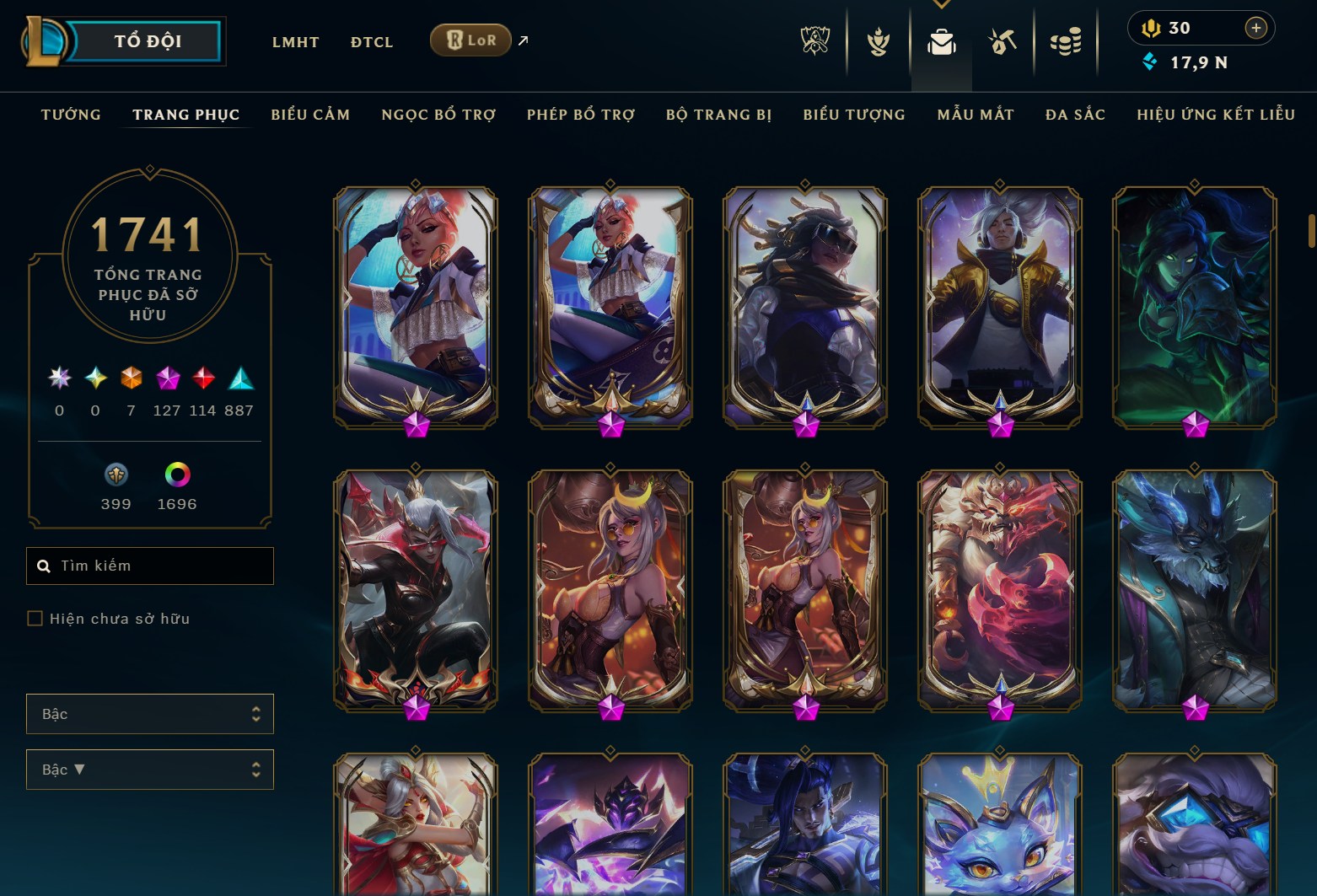The width and height of the screenshot is (1317, 896).
Task: Open the Clash trophy icon
Action: (879, 42)
